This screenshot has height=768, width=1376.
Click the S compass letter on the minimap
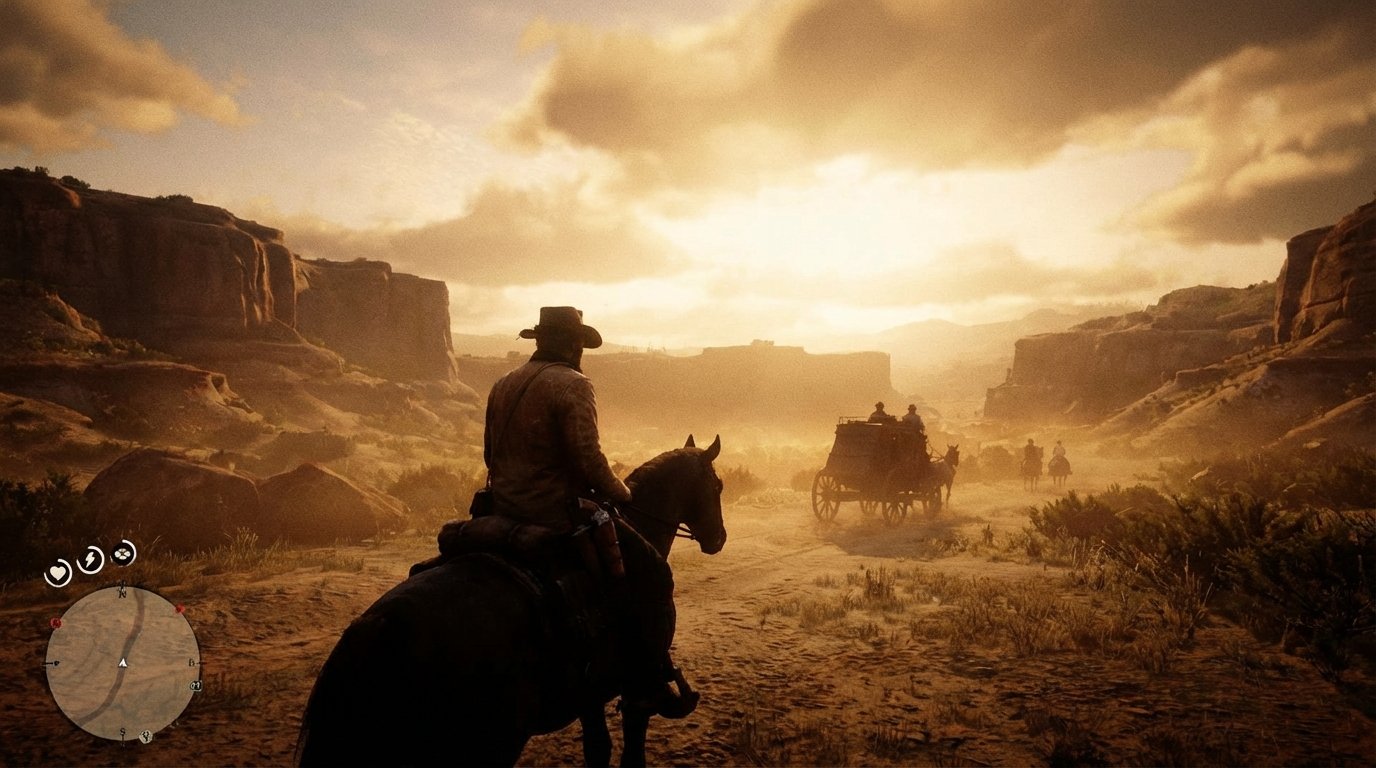click(x=124, y=730)
